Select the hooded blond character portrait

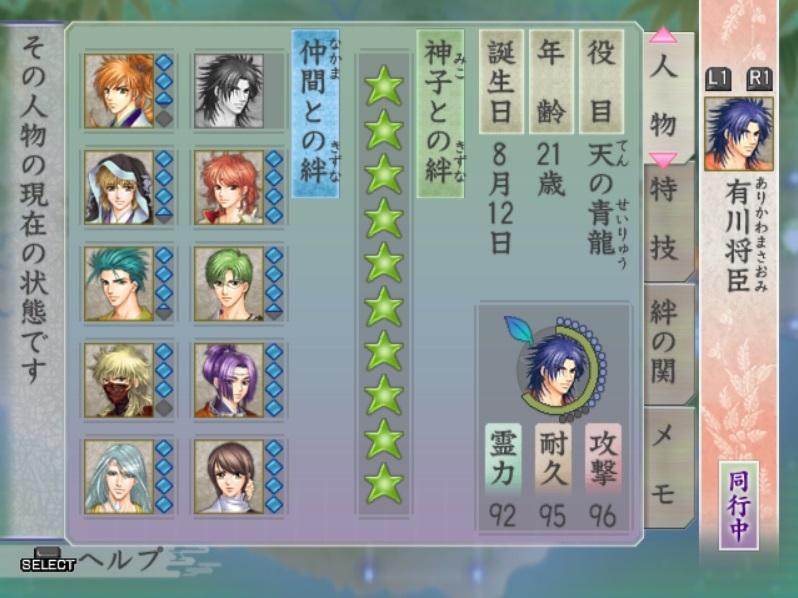[119, 186]
